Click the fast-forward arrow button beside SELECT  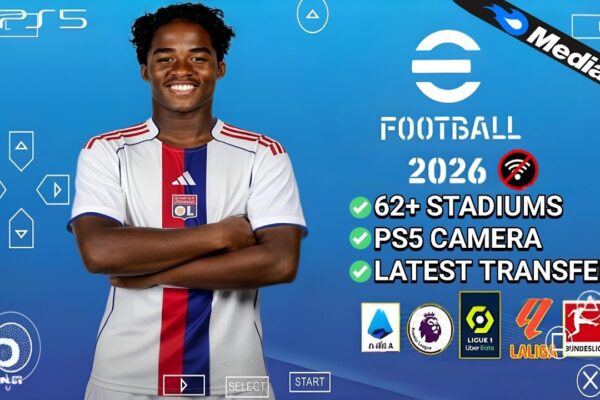point(183,385)
